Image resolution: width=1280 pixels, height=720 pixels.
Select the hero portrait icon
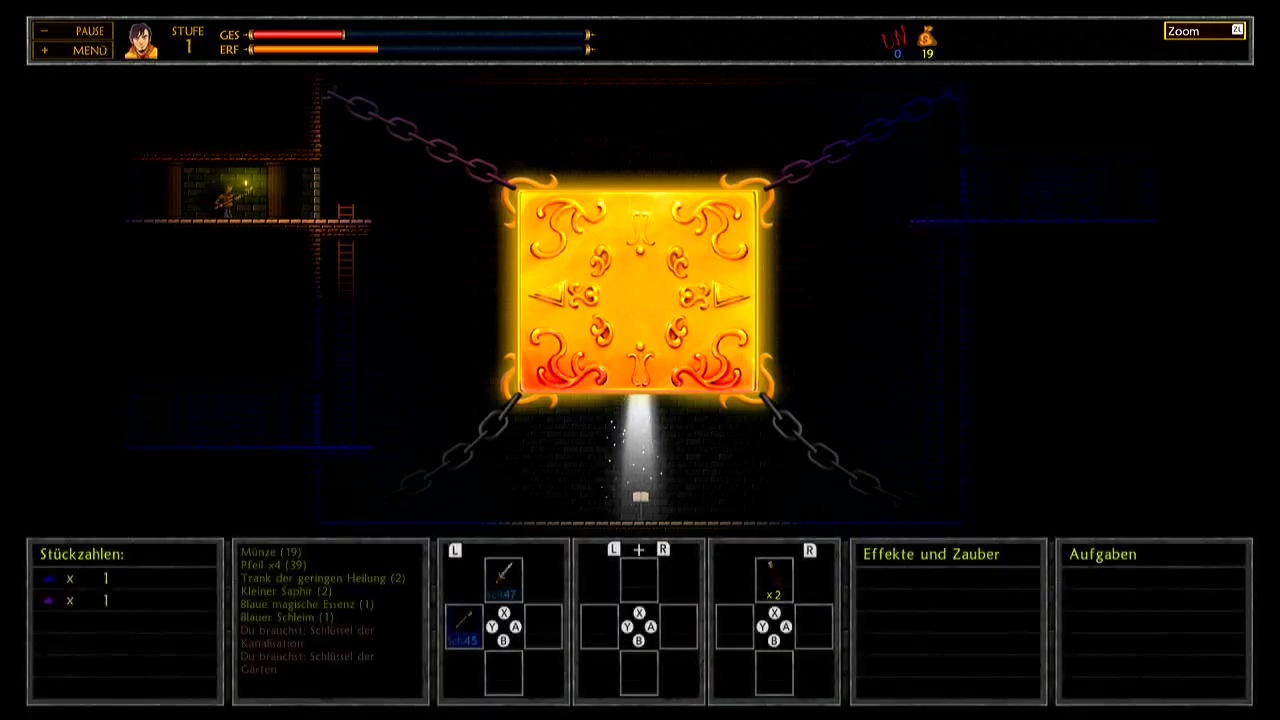141,41
